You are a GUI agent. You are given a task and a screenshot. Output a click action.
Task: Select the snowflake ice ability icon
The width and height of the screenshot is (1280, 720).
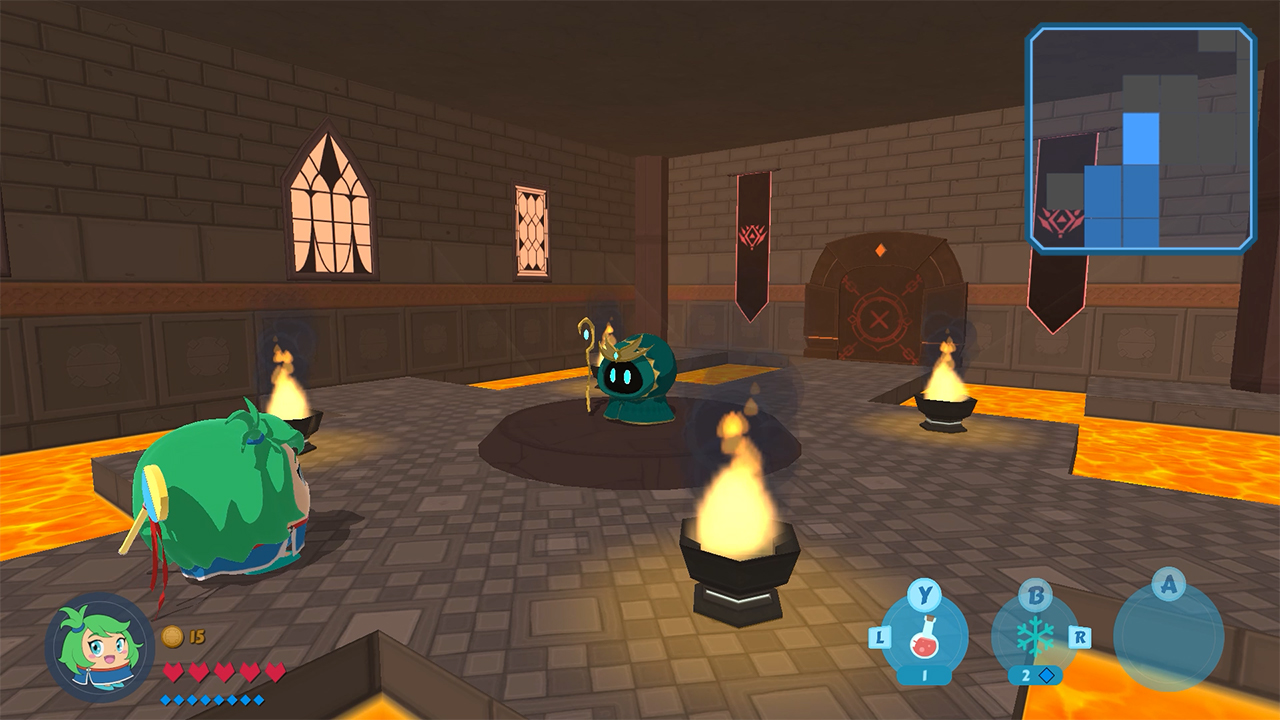(1035, 636)
